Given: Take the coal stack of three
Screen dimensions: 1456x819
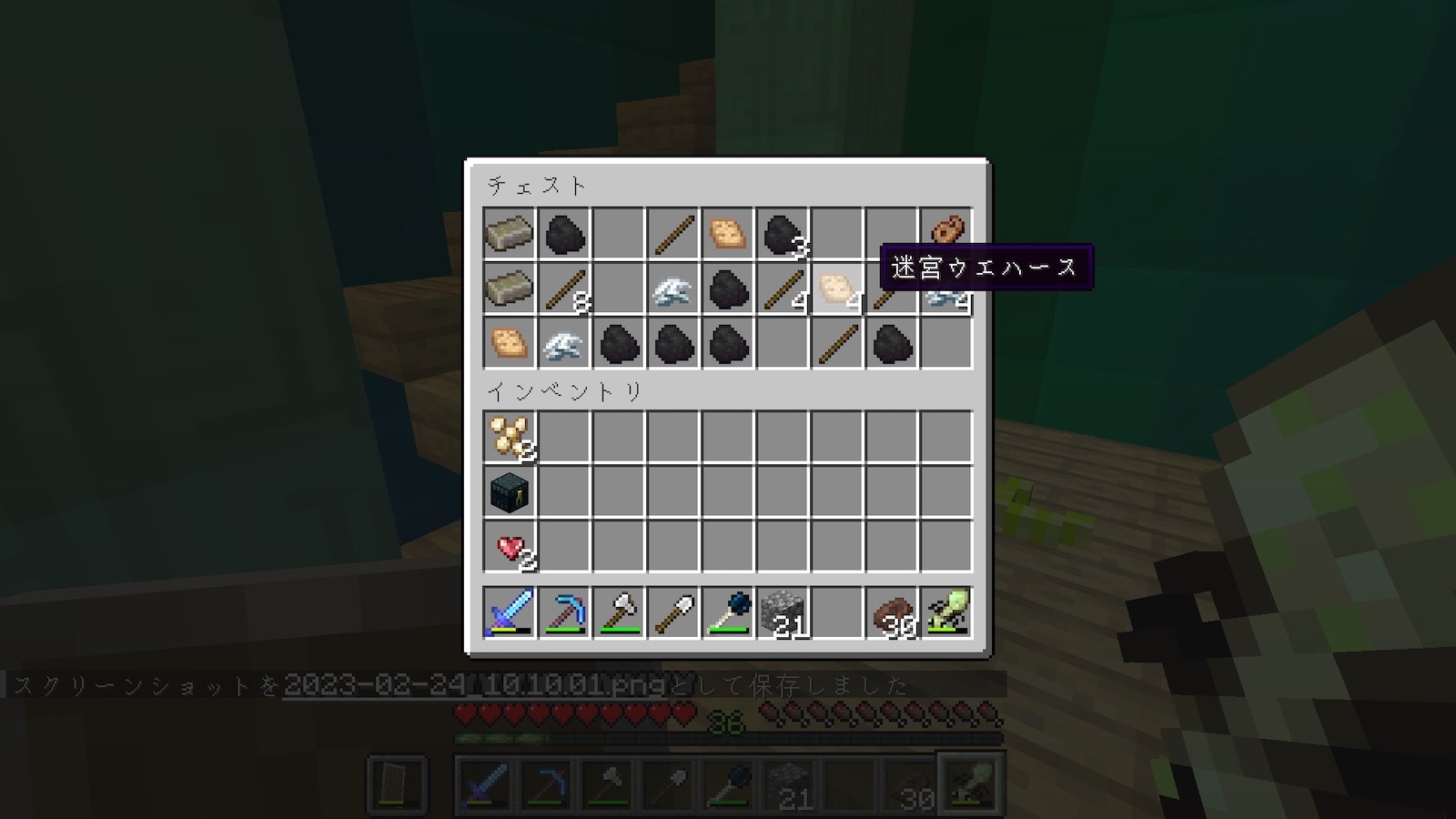Looking at the screenshot, I should click(x=783, y=235).
